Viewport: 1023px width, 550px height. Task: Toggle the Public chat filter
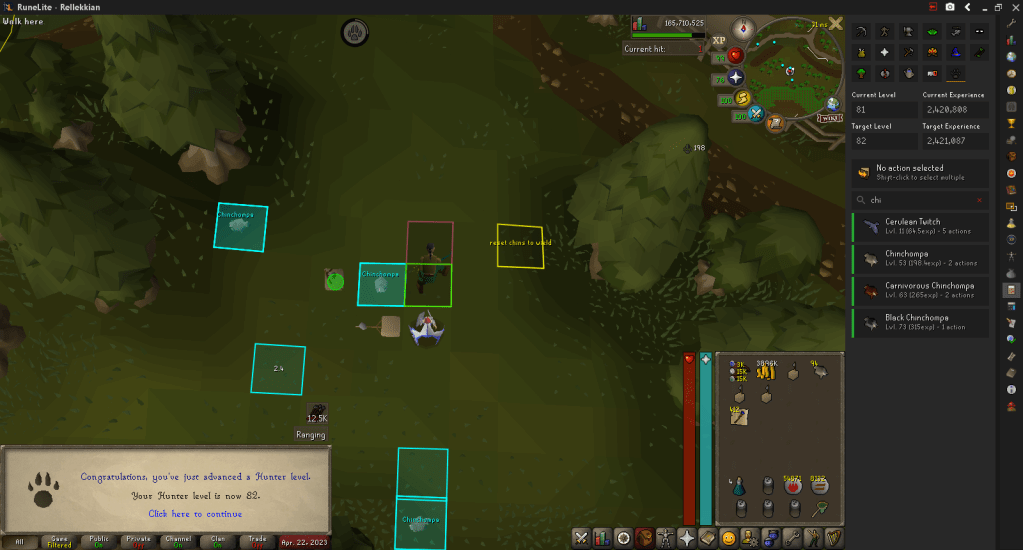[x=99, y=541]
